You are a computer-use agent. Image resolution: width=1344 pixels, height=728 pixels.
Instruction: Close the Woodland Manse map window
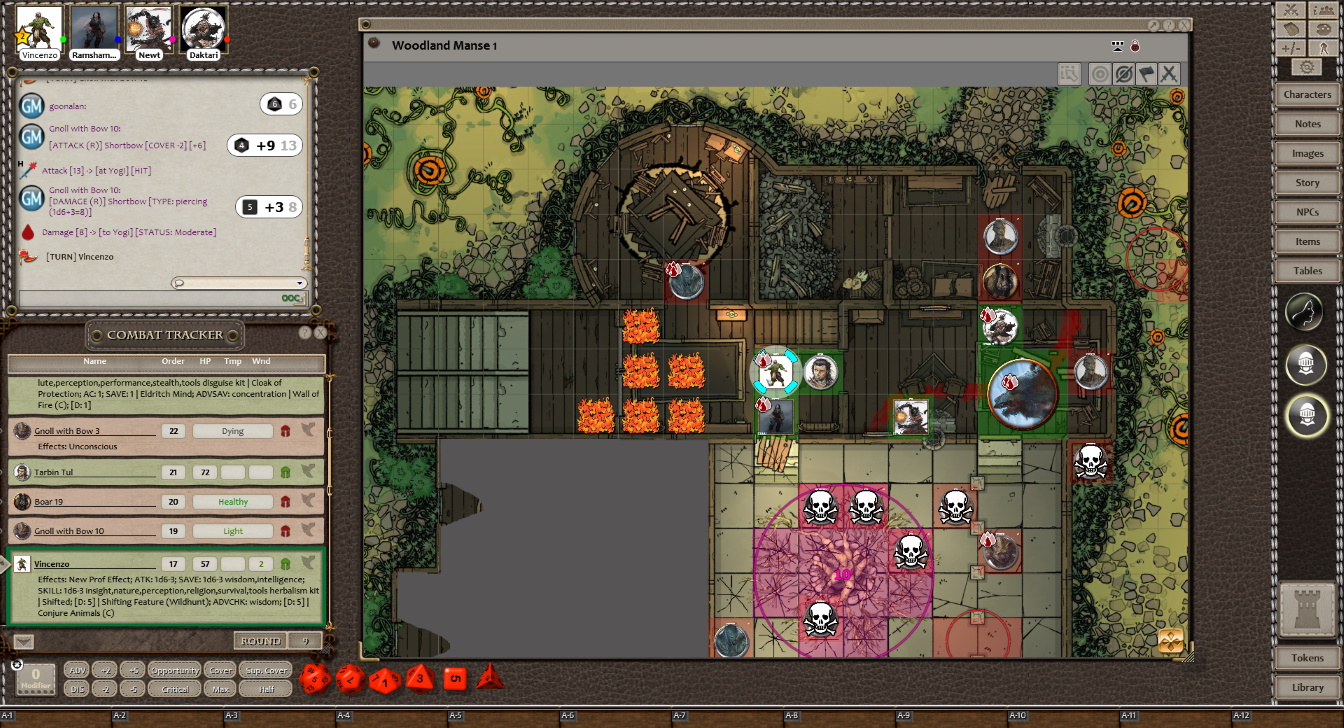1185,26
